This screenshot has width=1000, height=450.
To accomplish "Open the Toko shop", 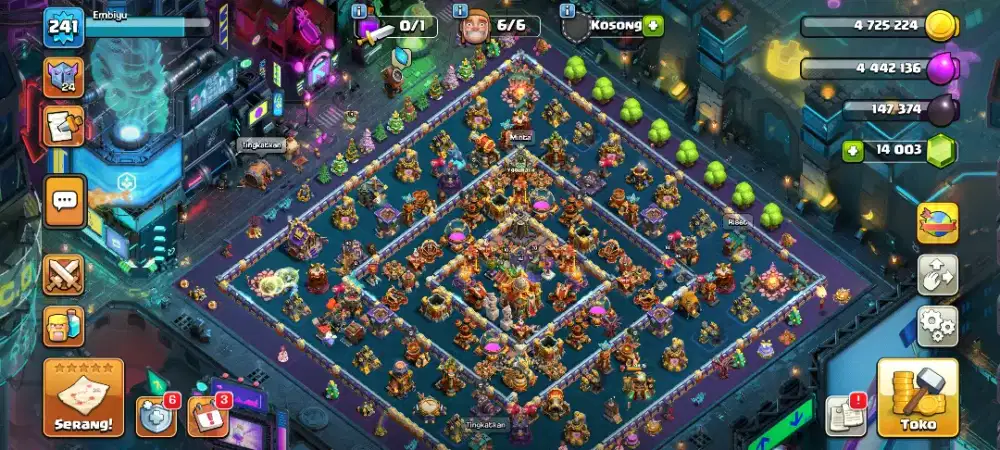I will click(917, 398).
